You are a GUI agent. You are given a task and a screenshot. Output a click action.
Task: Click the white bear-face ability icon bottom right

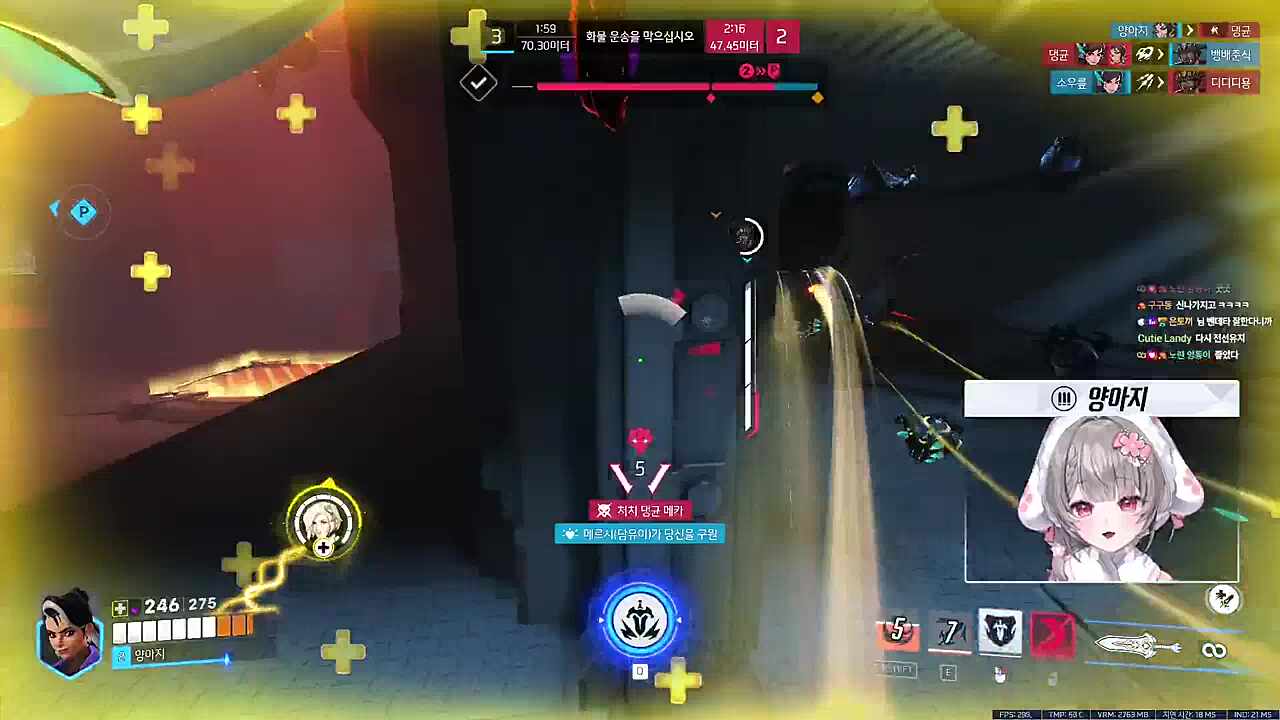[998, 631]
